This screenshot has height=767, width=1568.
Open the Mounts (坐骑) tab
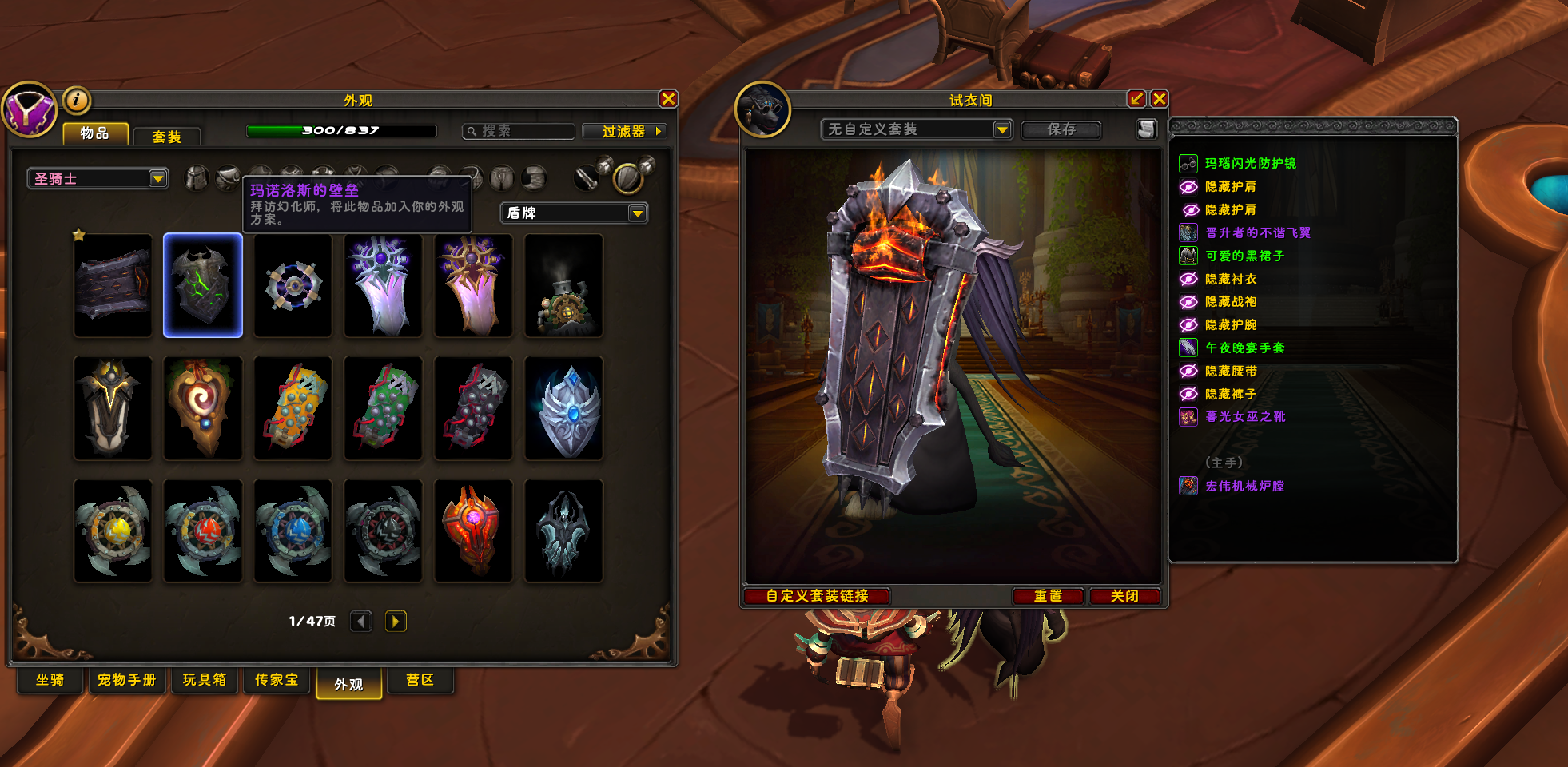(x=50, y=680)
